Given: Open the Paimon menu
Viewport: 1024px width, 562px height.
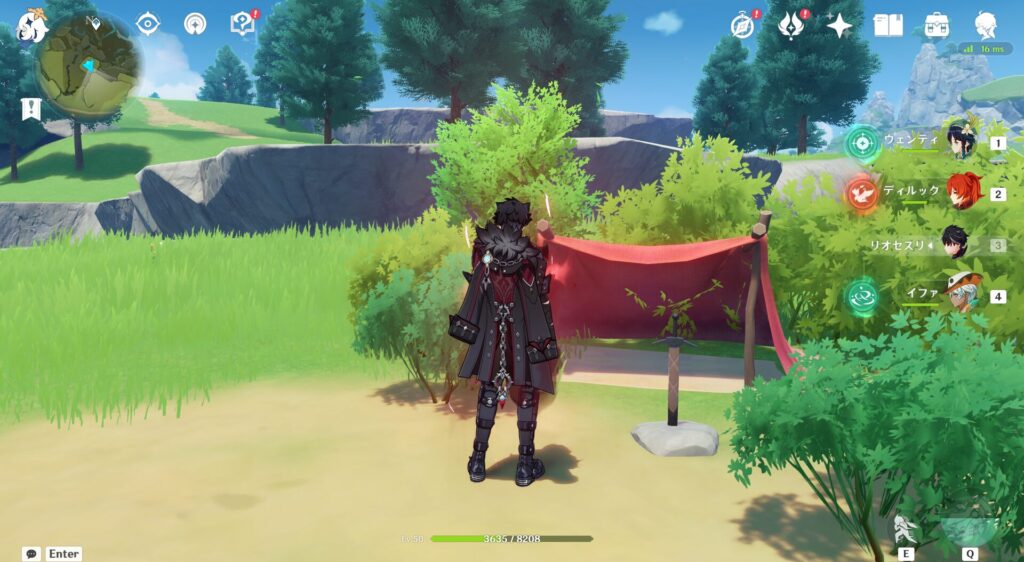Looking at the screenshot, I should [32, 26].
